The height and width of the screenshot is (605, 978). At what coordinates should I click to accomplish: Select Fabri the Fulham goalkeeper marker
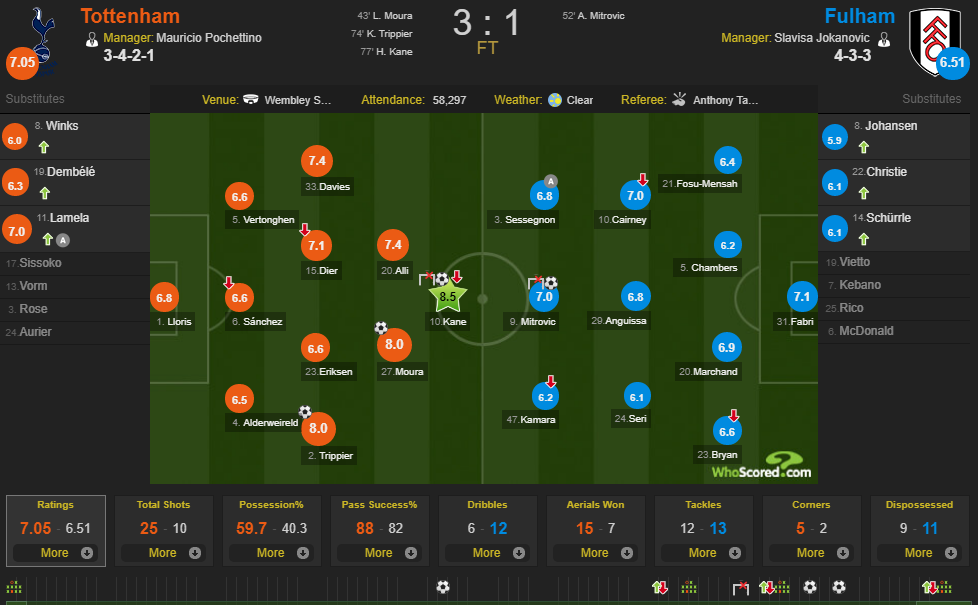click(802, 296)
